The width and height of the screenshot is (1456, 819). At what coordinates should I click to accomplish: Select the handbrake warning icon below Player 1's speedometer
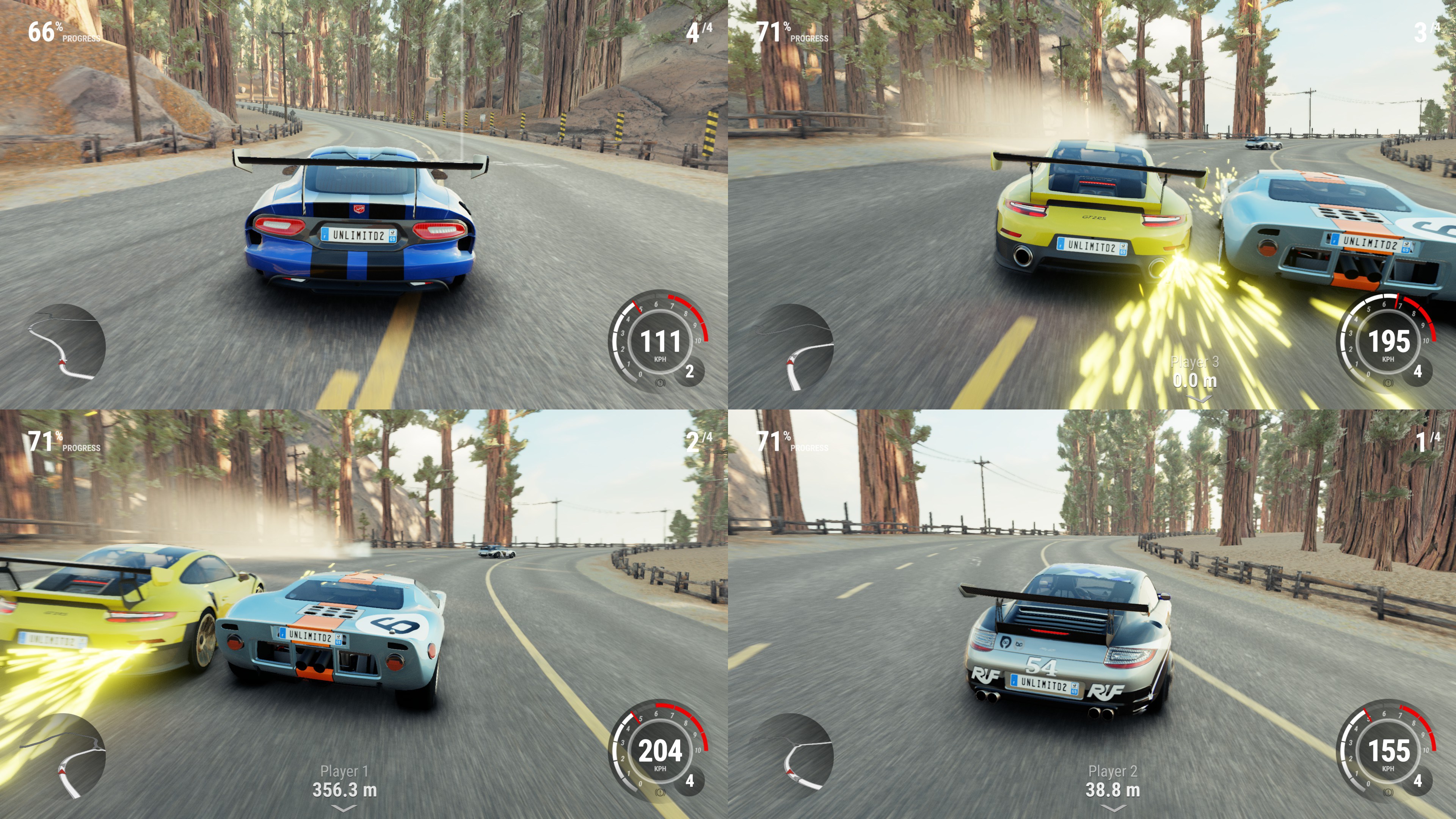click(x=660, y=792)
